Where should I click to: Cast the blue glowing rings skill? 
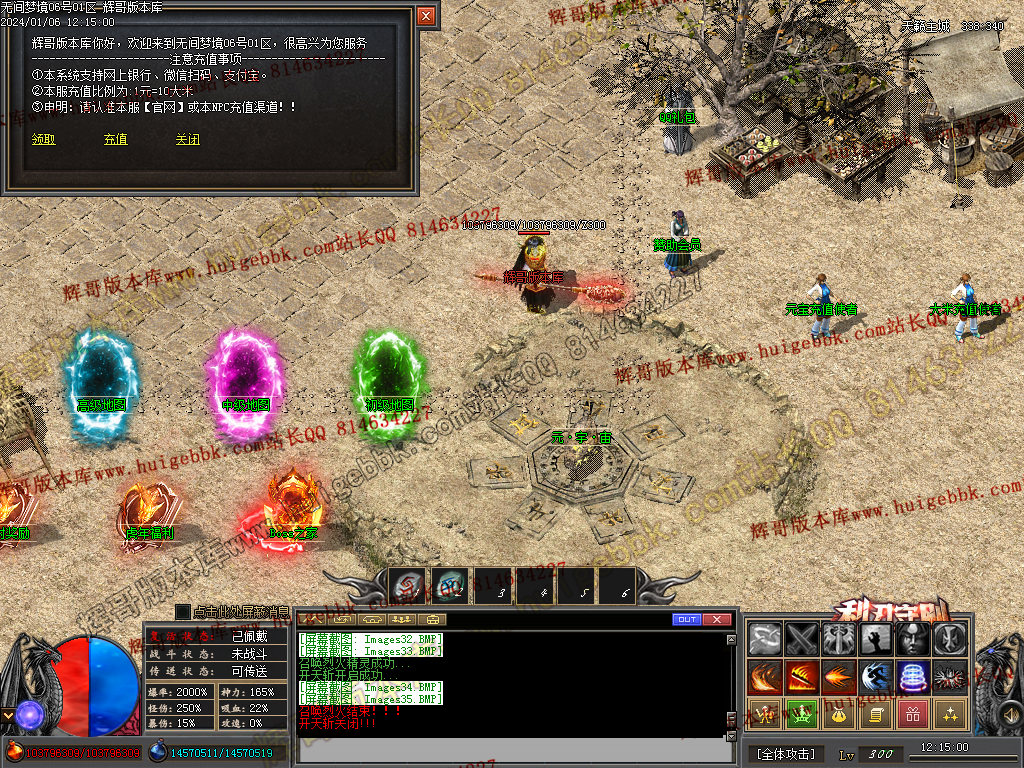(x=913, y=677)
